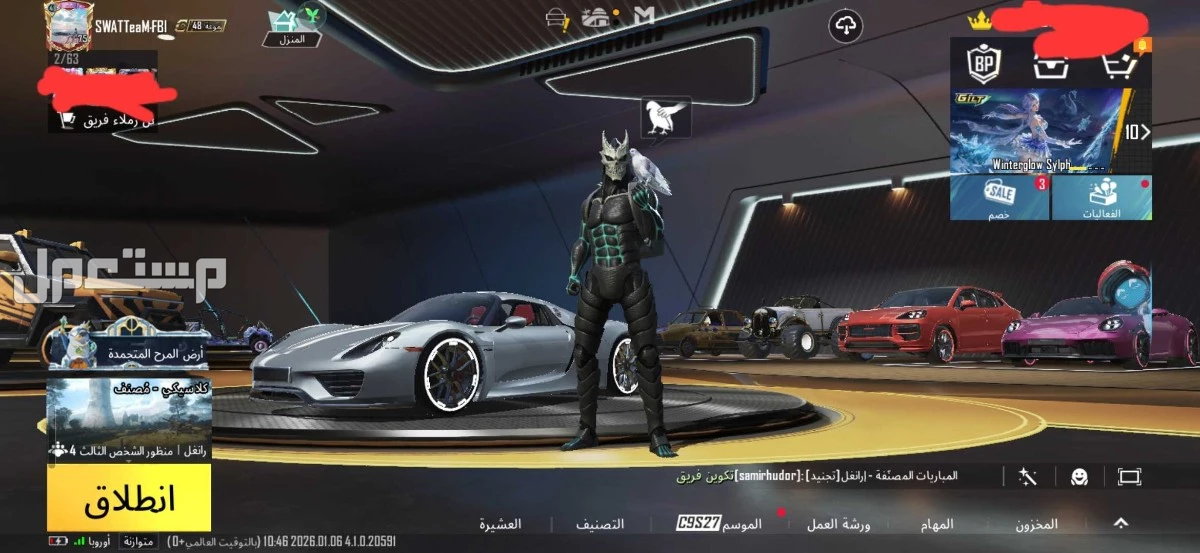Image resolution: width=1200 pixels, height=553 pixels.
Task: Tap the yellow انطلاق start button
Action: (129, 497)
